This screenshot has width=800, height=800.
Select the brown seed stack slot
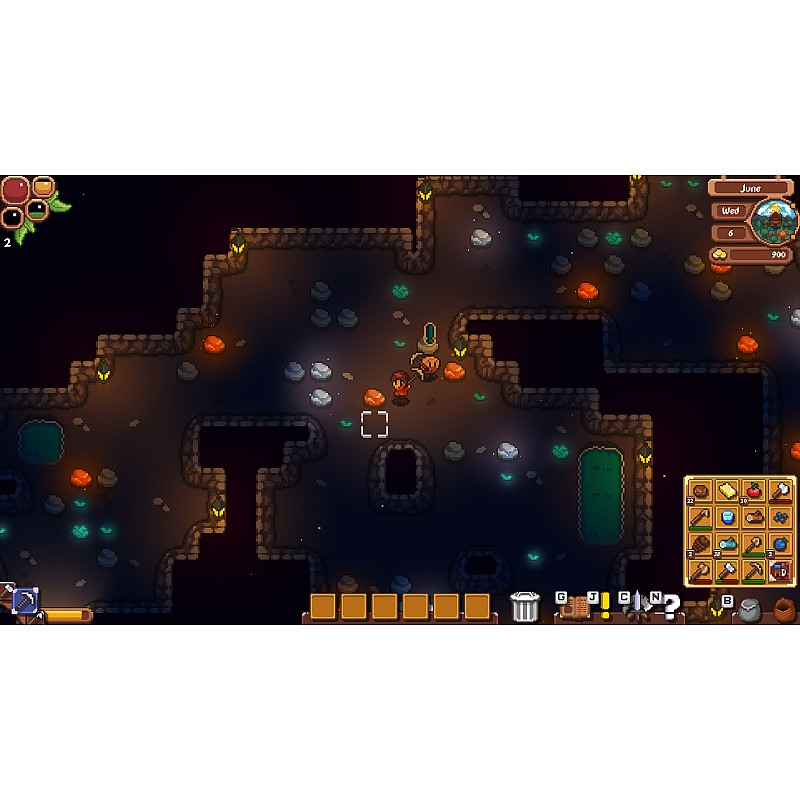(701, 491)
